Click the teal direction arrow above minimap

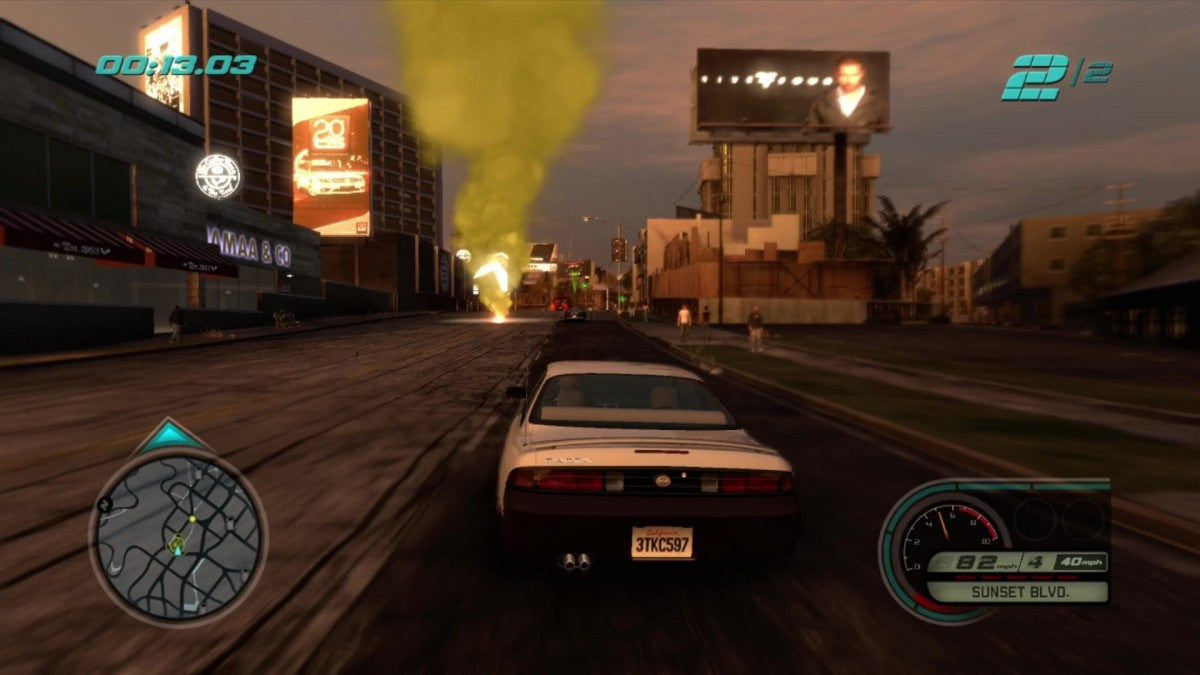(169, 437)
